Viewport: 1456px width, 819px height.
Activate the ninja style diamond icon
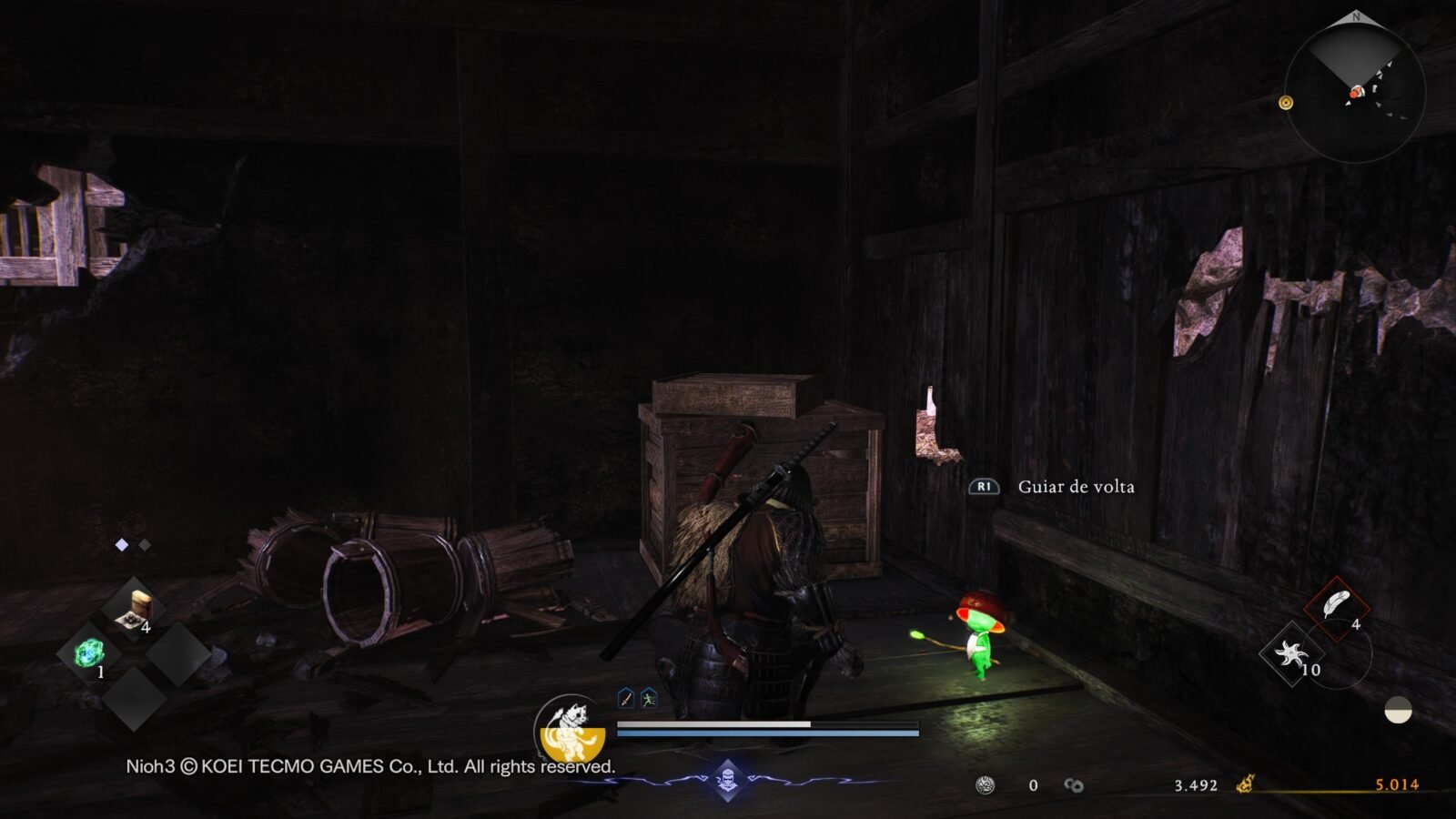727,779
